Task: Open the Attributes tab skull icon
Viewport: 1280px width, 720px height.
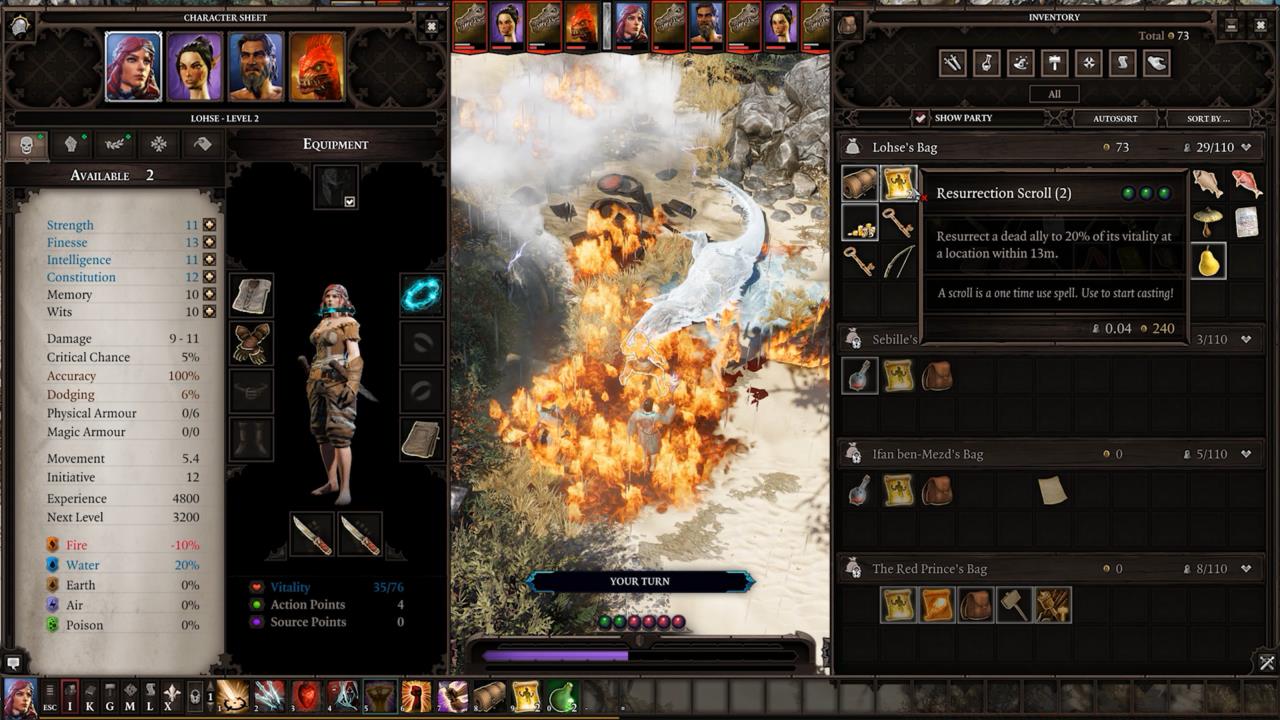Action: click(x=26, y=145)
